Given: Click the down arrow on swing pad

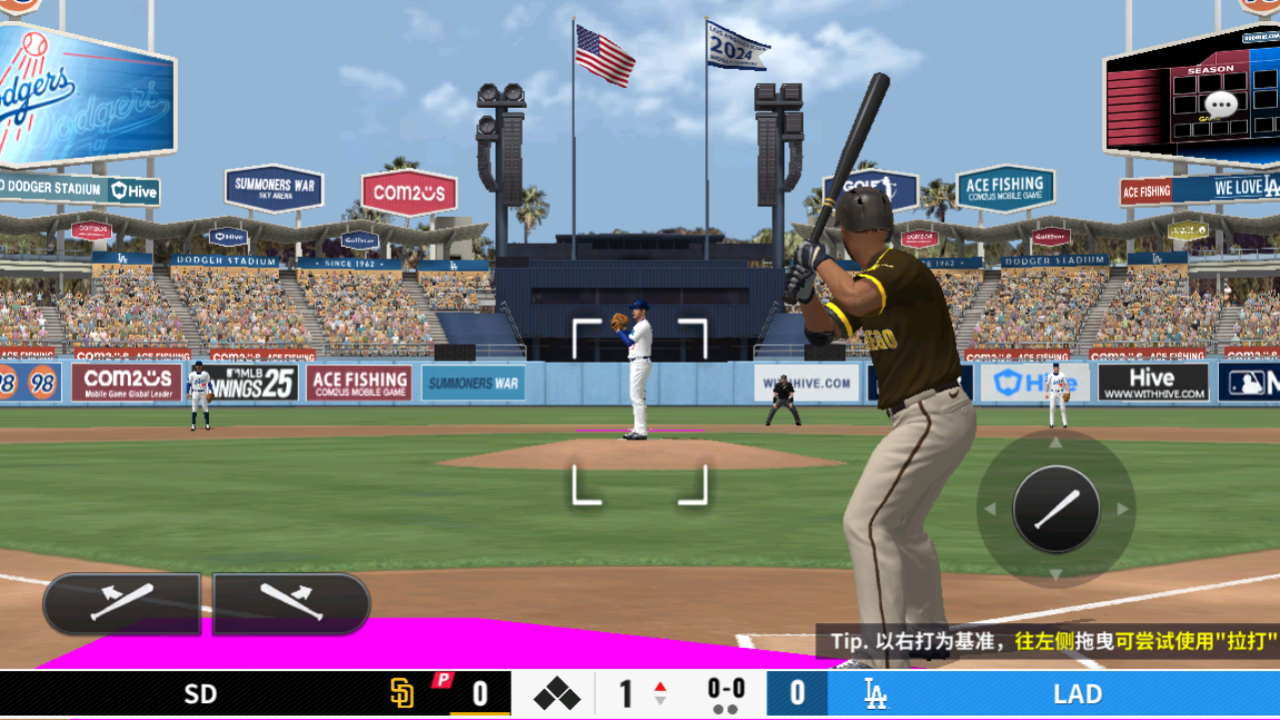Looking at the screenshot, I should click(1056, 575).
